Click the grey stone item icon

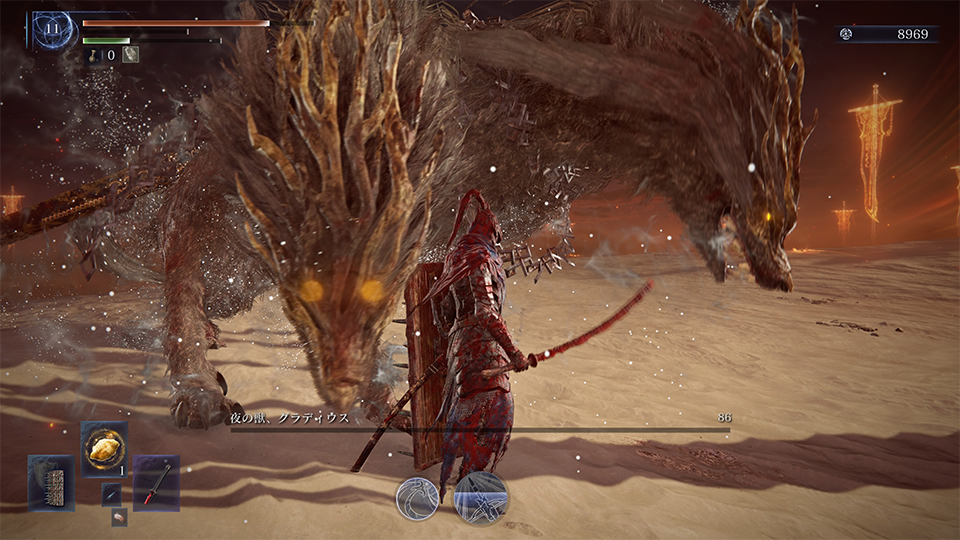(x=130, y=55)
